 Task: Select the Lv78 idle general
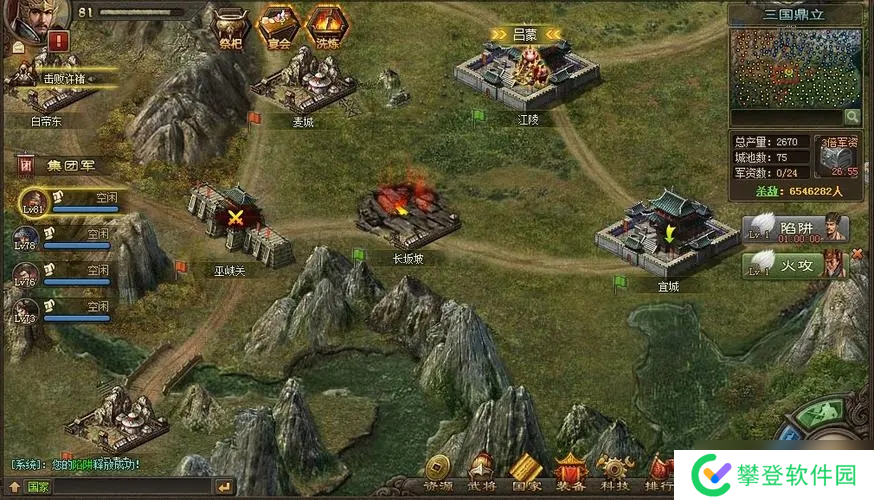pos(27,238)
